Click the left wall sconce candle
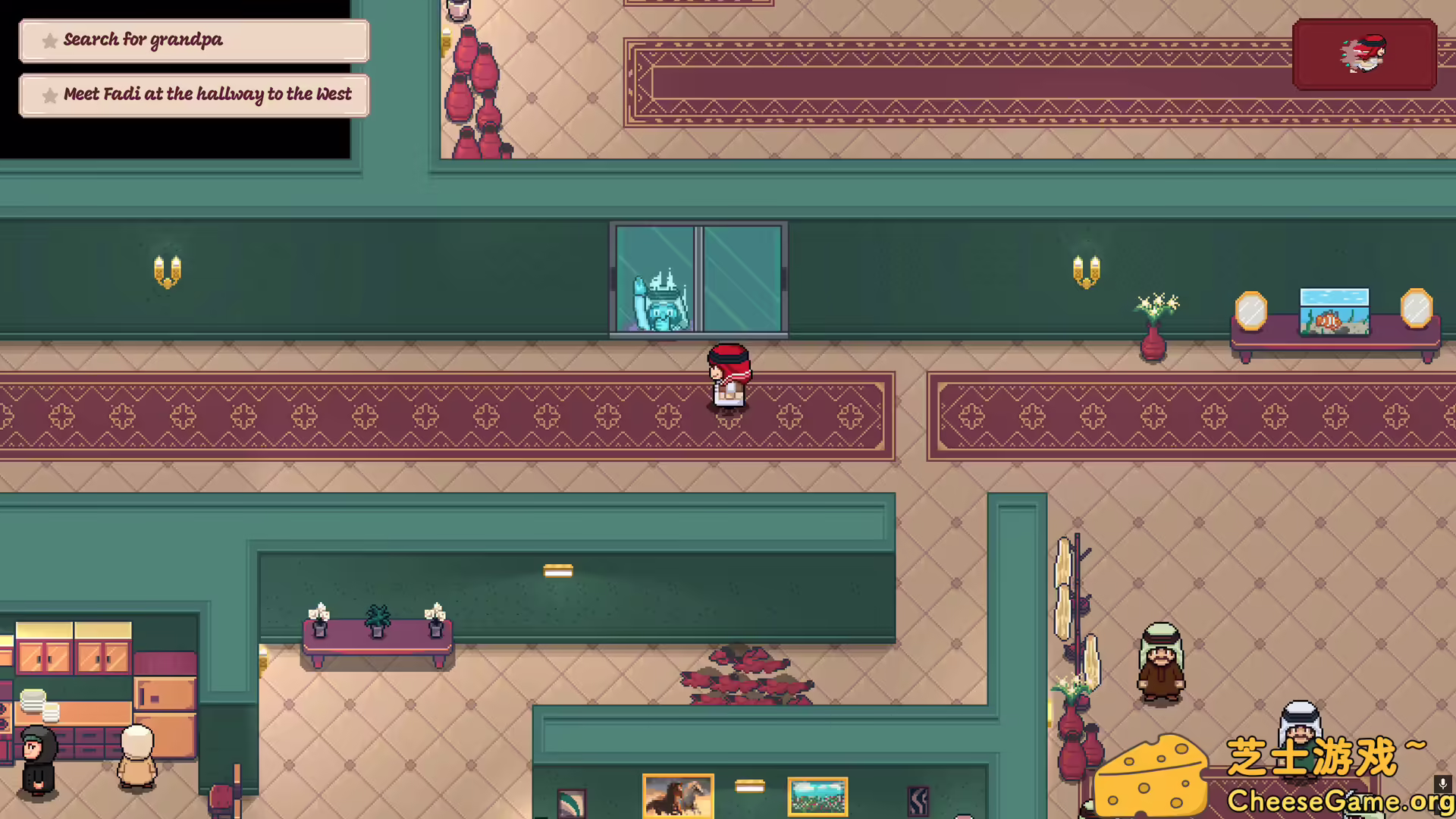Screen dimensions: 1456x819 (167, 269)
